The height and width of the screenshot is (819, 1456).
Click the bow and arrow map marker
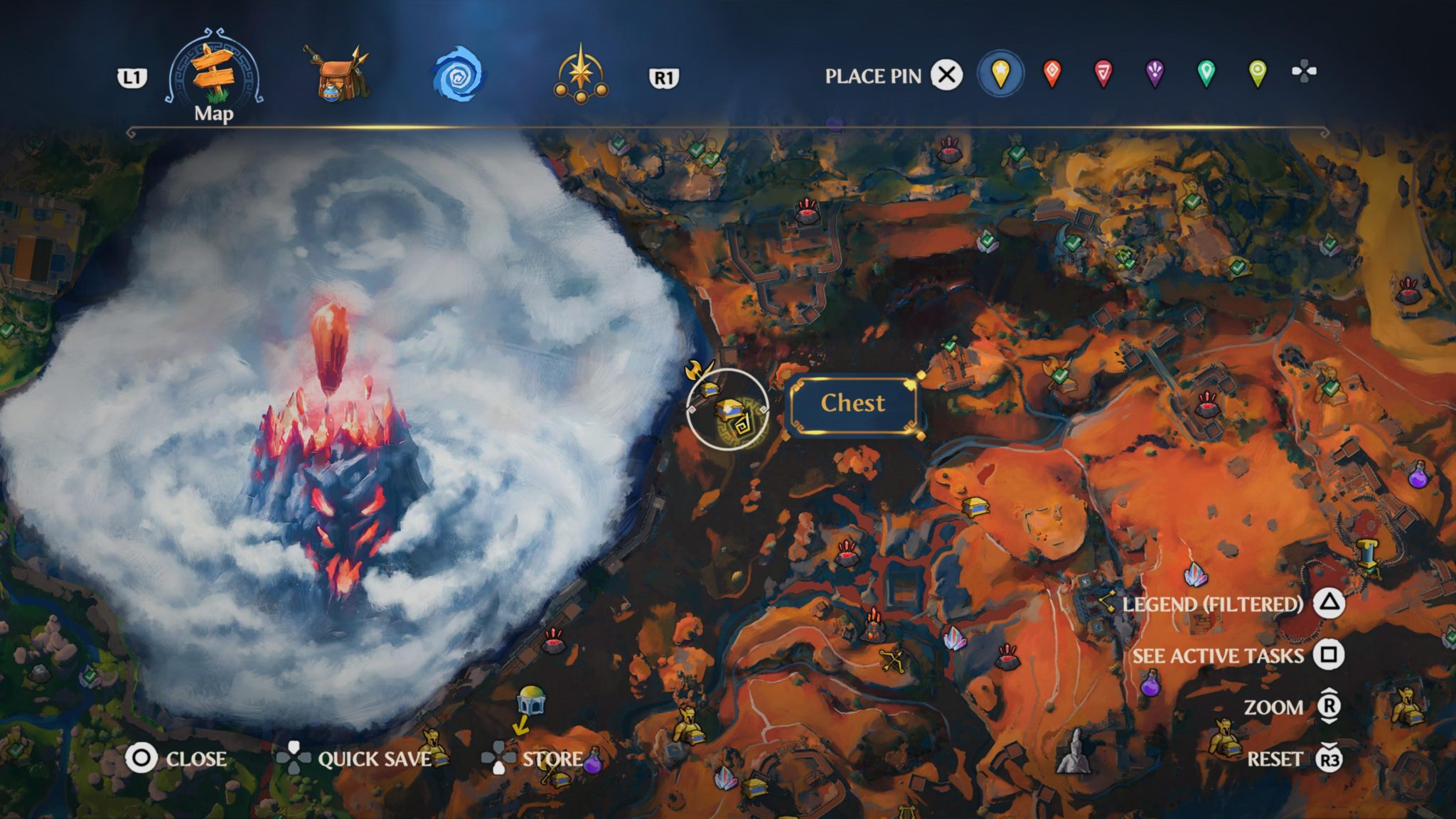click(892, 660)
